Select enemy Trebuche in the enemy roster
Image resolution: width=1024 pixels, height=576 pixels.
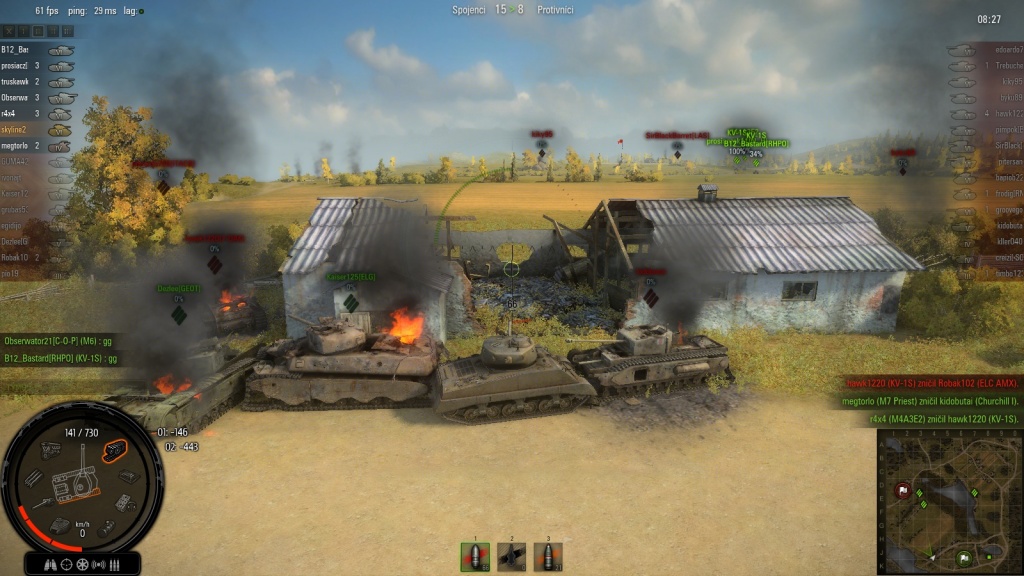1007,66
